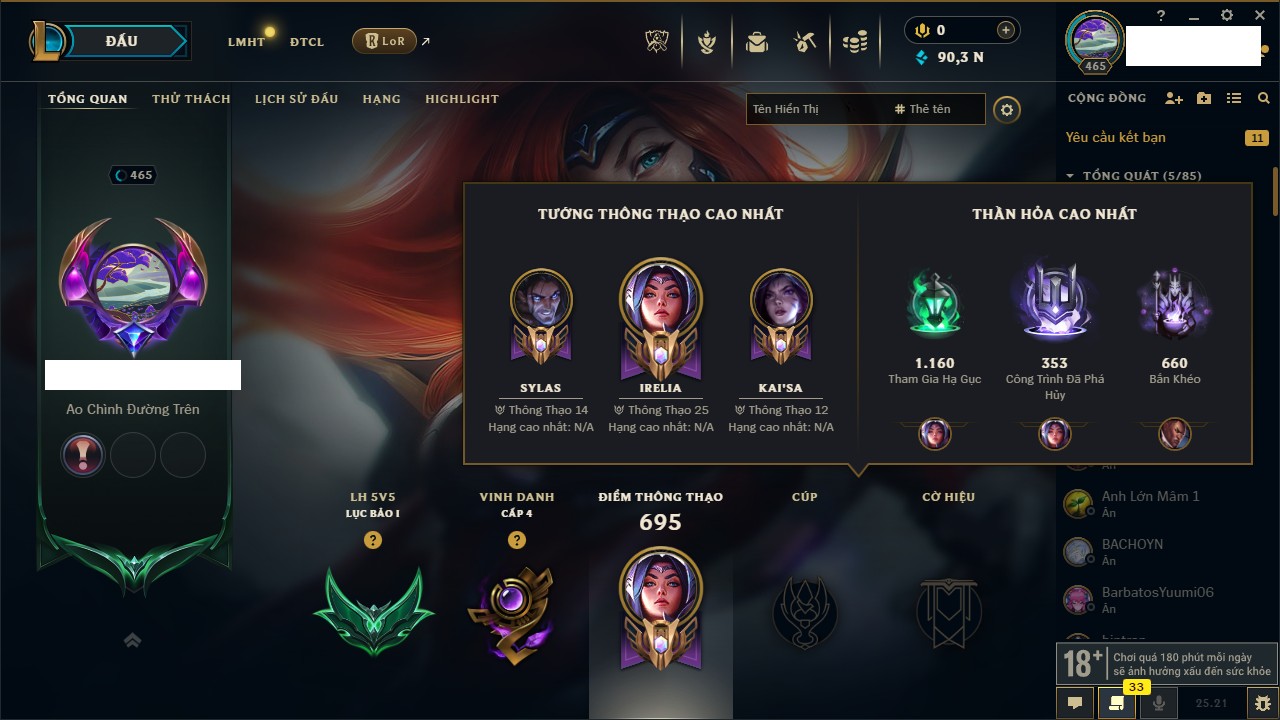Open the hammer crafting loot icon
Viewport: 1280px width, 720px height.
[805, 42]
